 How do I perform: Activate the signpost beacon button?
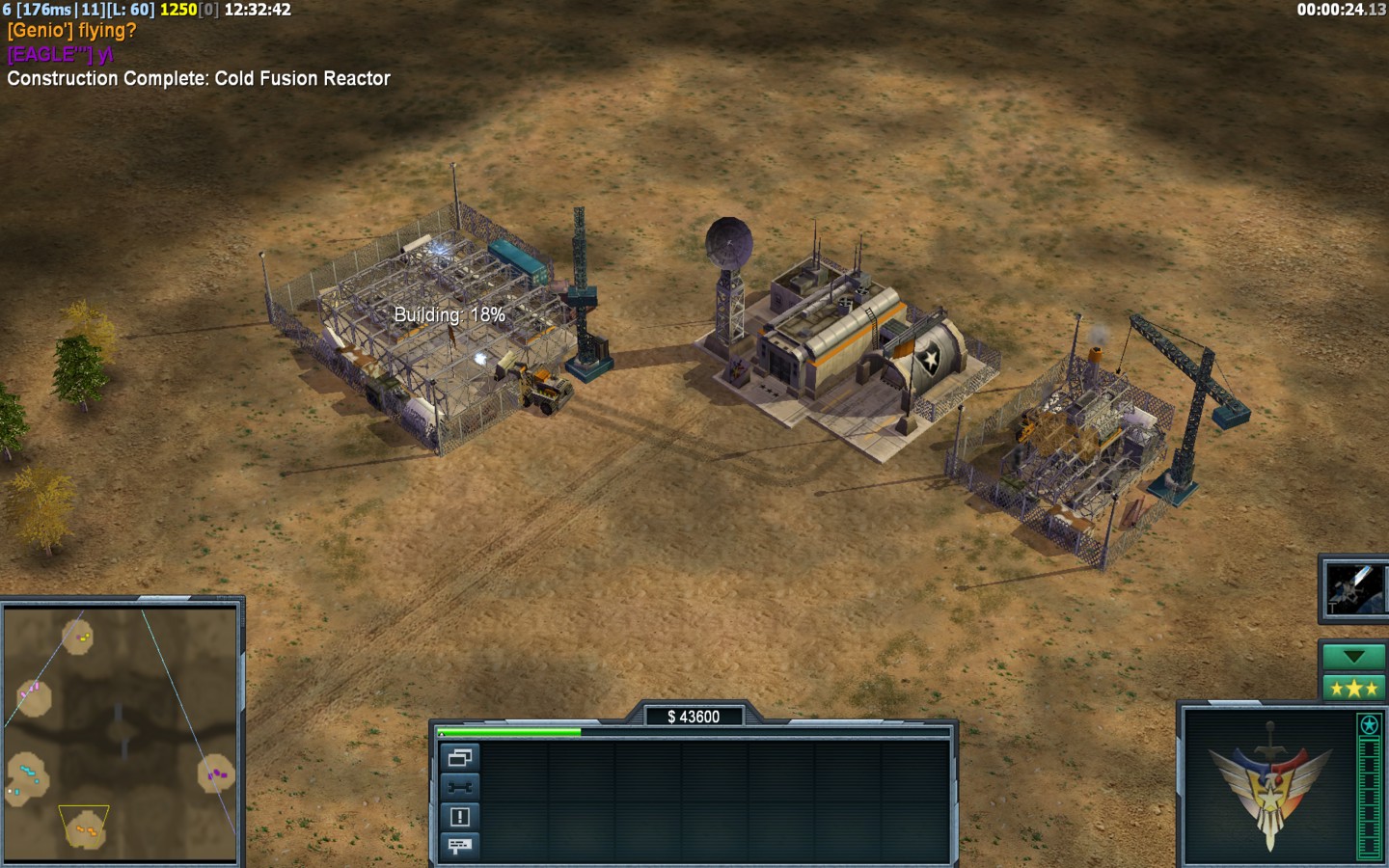tap(459, 846)
